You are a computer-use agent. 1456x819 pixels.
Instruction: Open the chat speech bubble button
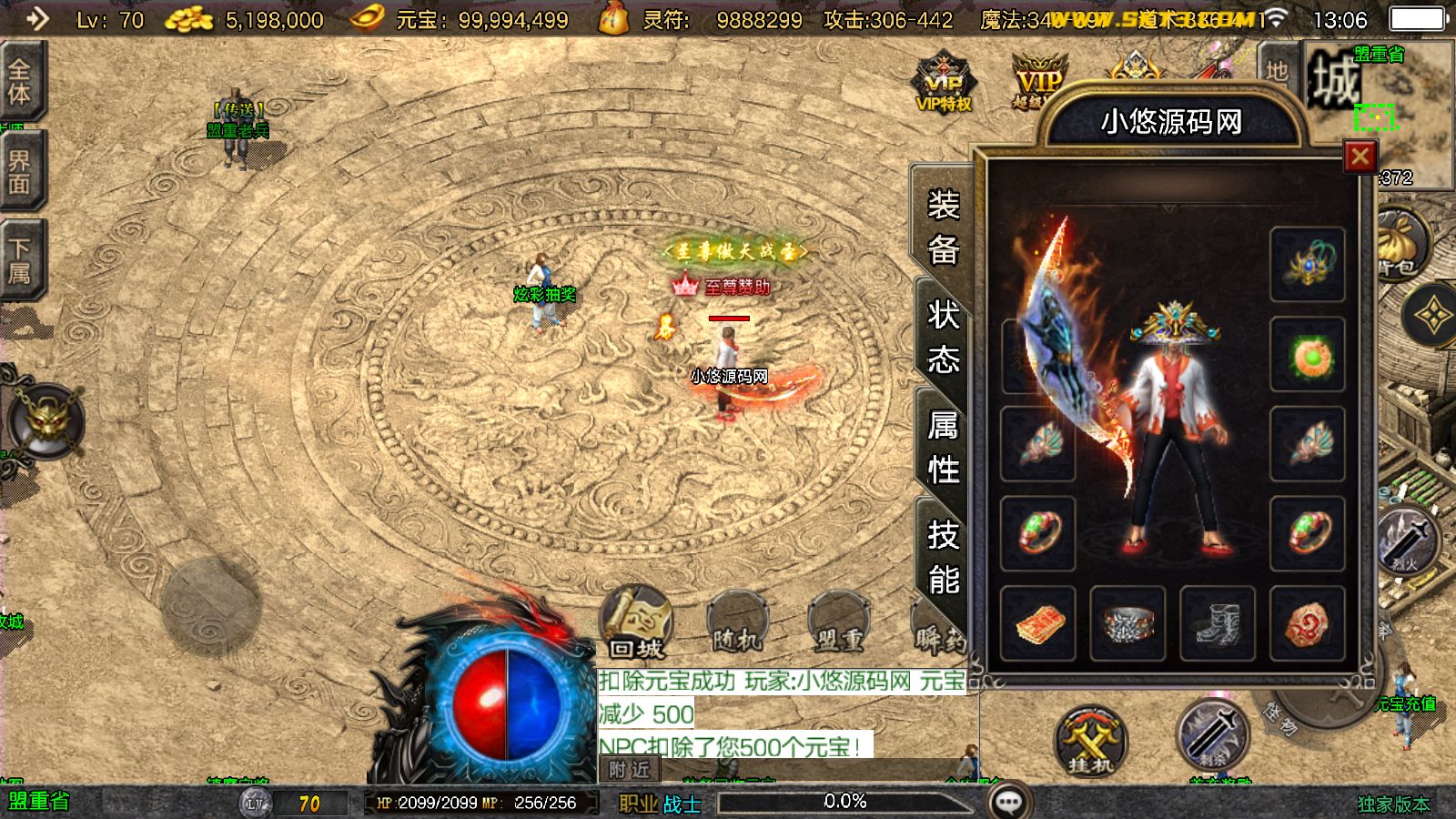1008,803
